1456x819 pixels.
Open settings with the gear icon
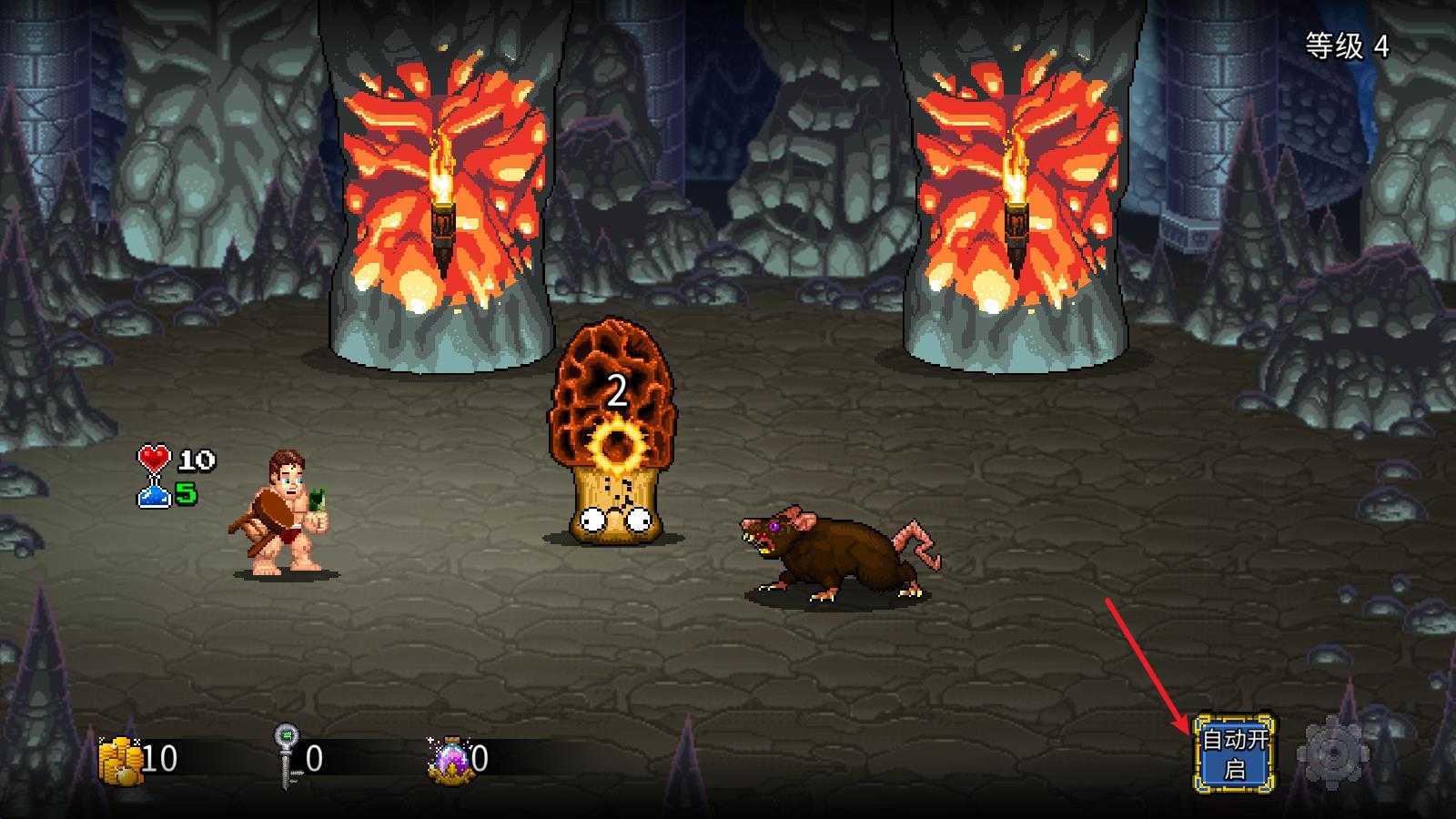coord(1331,753)
